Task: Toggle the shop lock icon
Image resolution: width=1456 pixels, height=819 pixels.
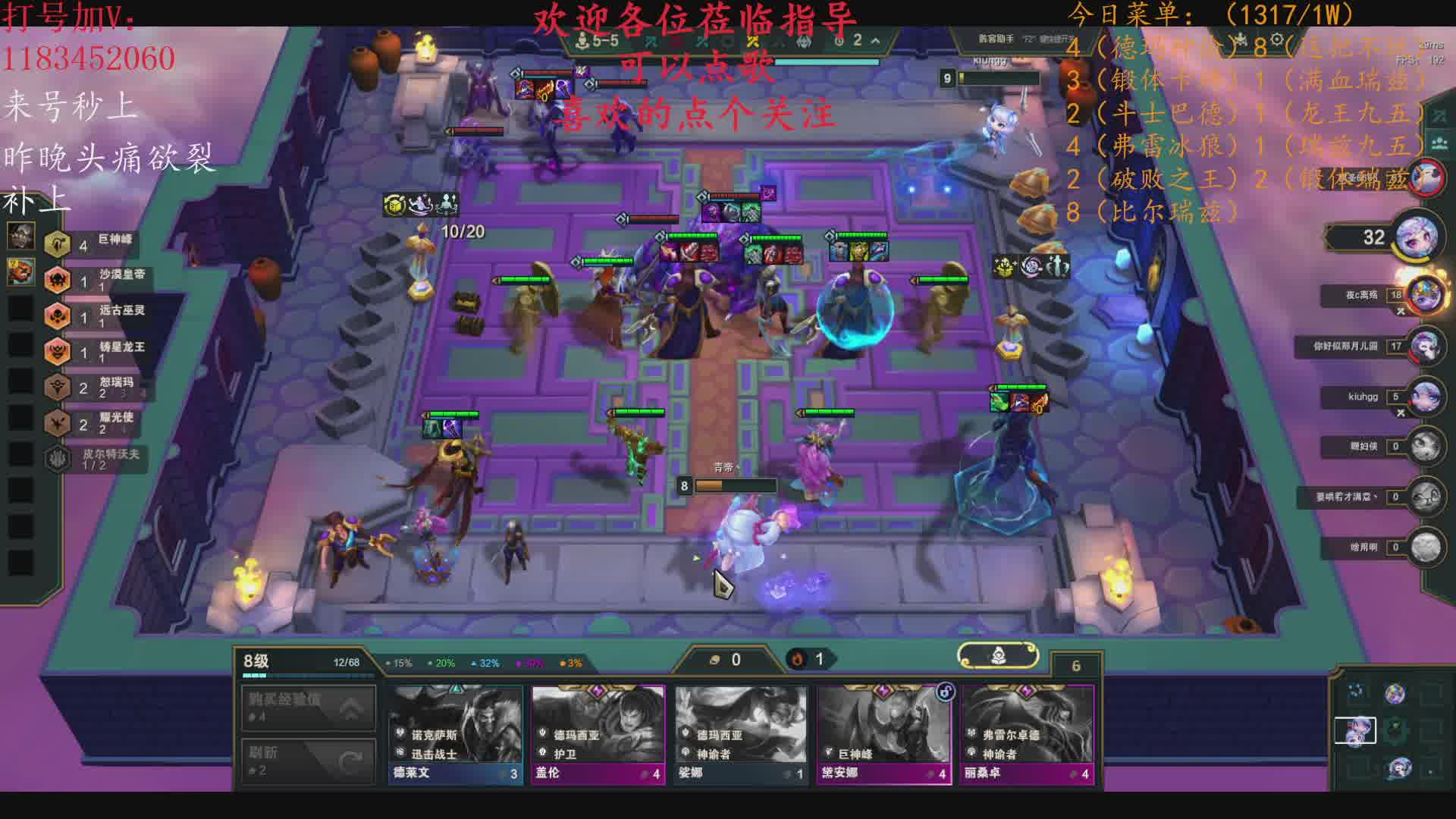Action: tap(945, 692)
